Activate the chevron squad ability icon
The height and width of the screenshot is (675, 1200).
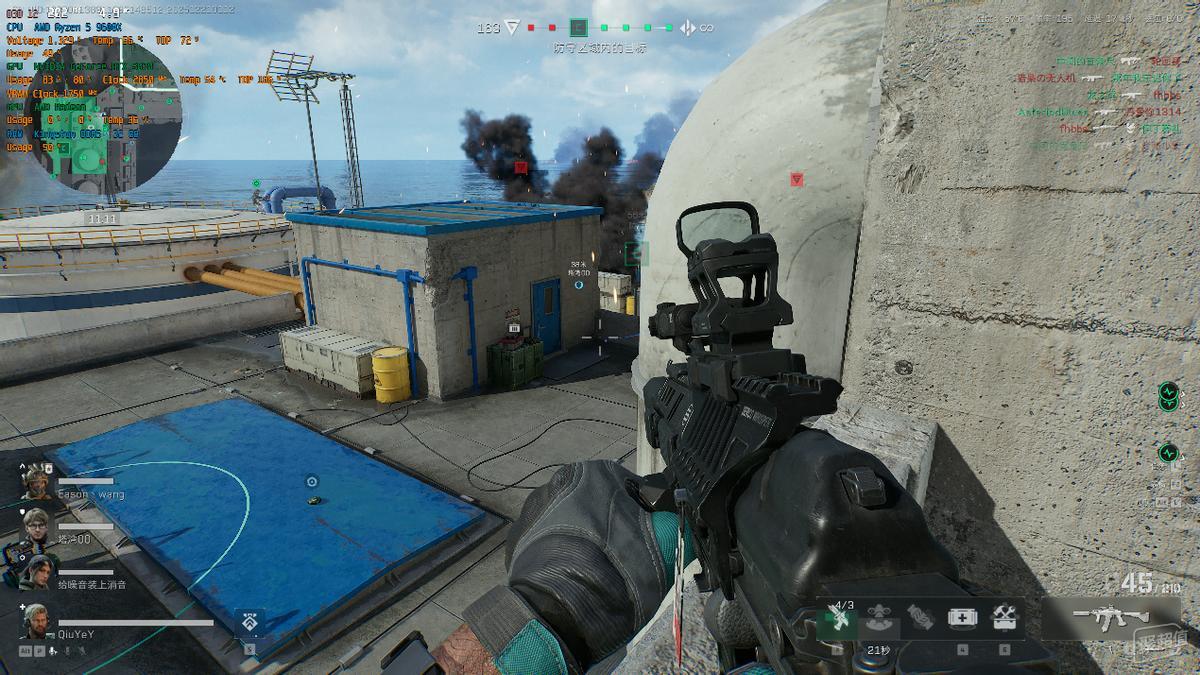[x=248, y=624]
